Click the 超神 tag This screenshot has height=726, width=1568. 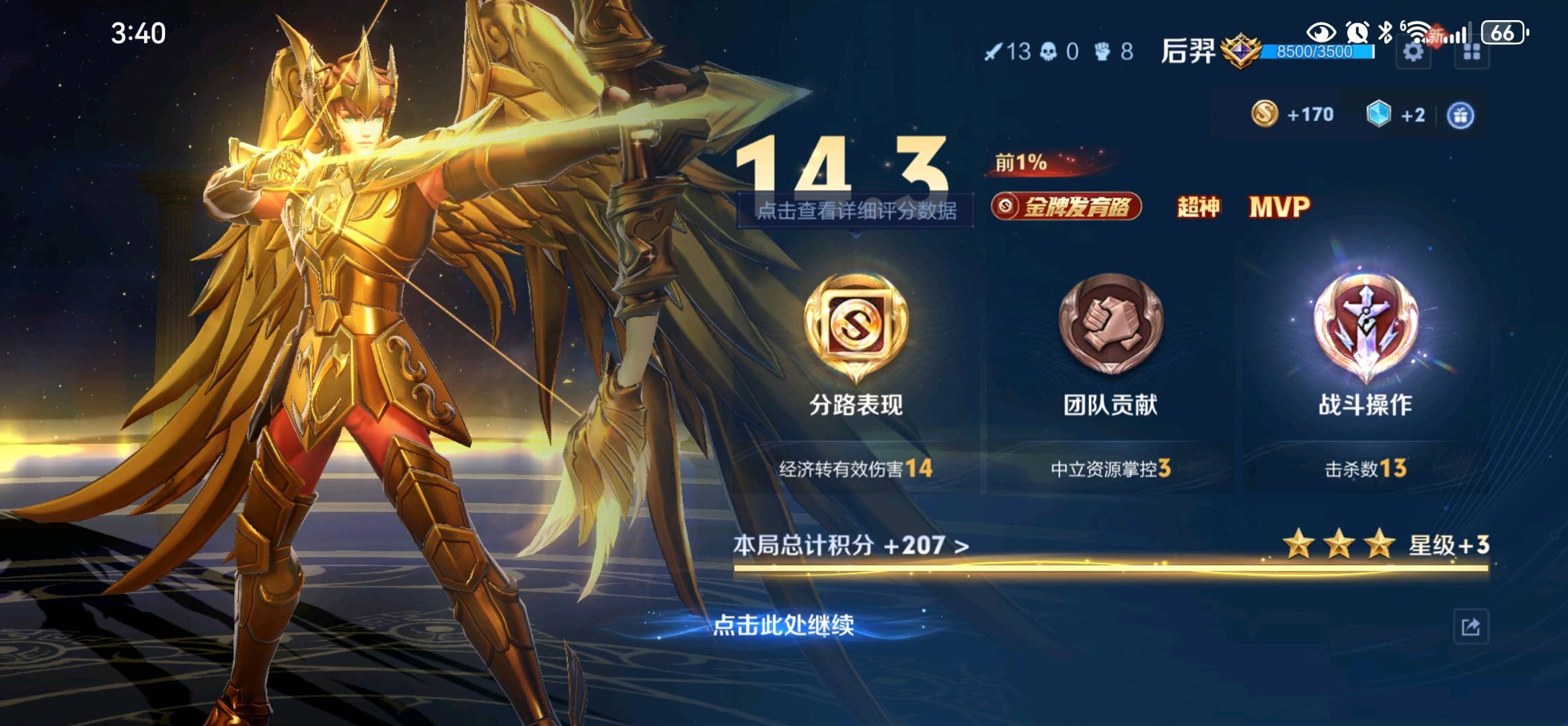pos(1197,207)
